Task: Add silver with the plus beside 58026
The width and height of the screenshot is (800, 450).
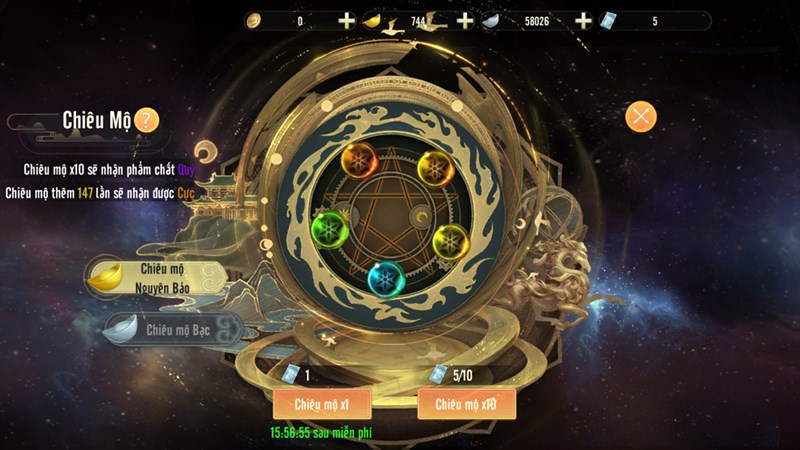Action: [x=584, y=21]
